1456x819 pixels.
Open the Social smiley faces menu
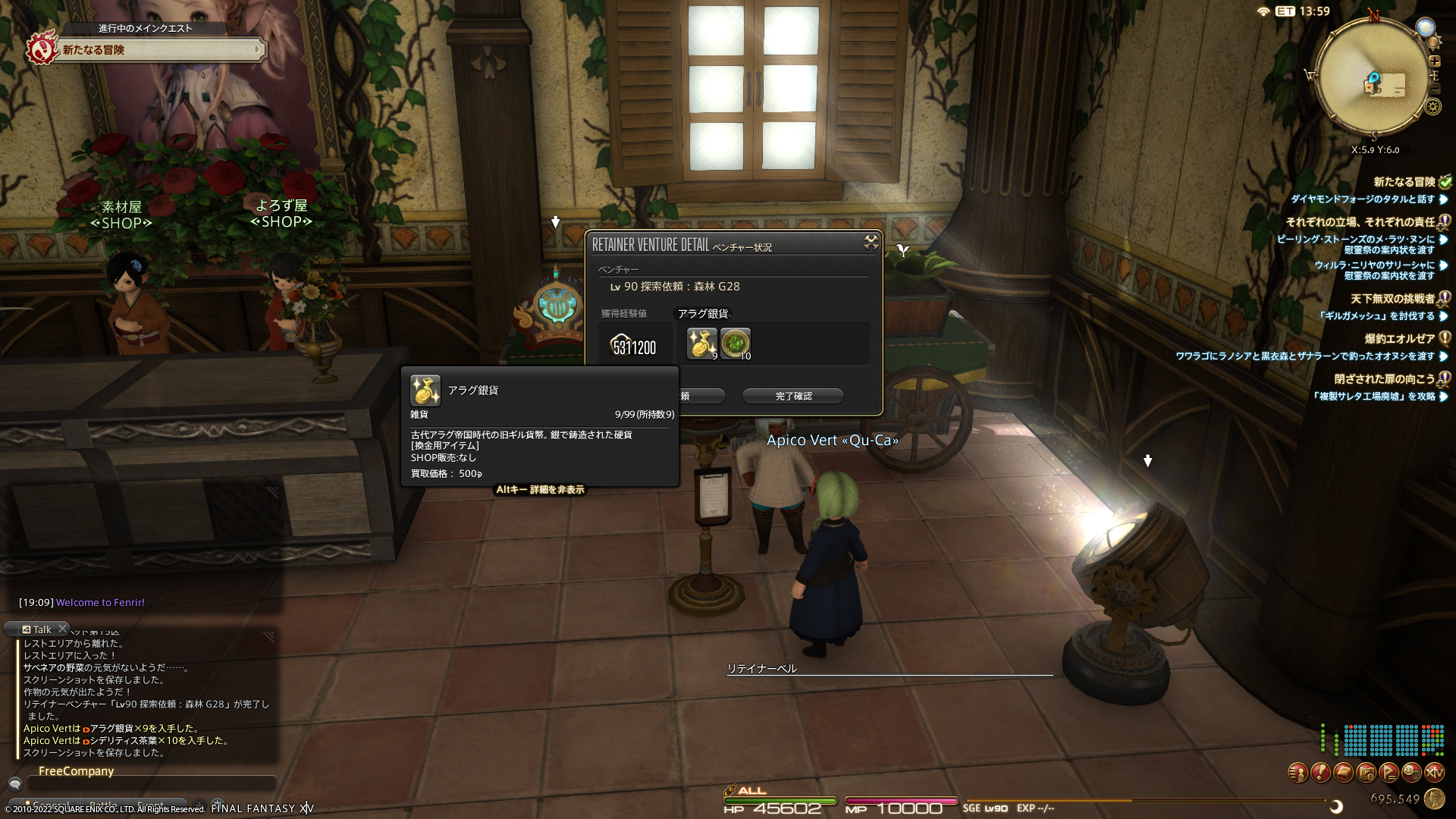click(x=1411, y=773)
